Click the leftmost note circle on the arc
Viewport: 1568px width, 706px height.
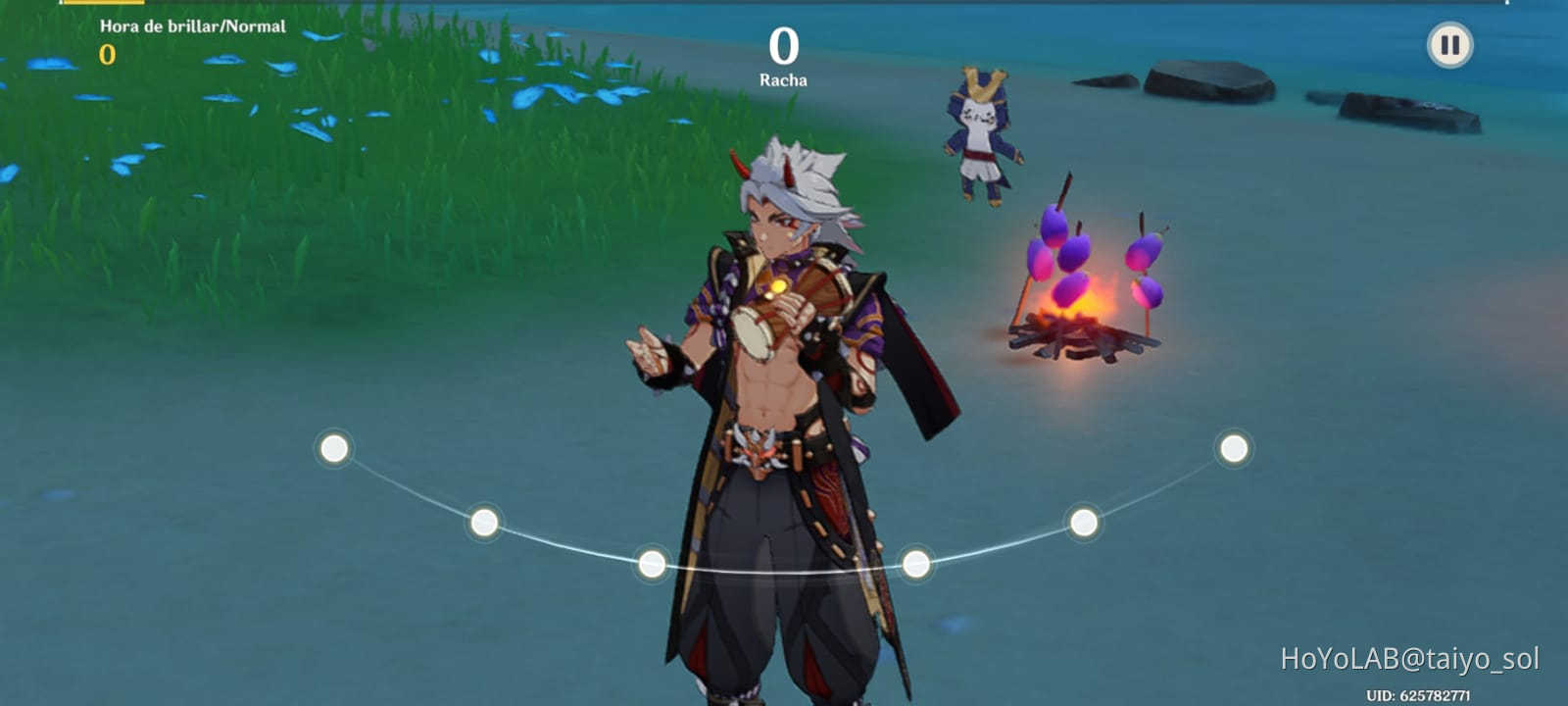point(333,447)
